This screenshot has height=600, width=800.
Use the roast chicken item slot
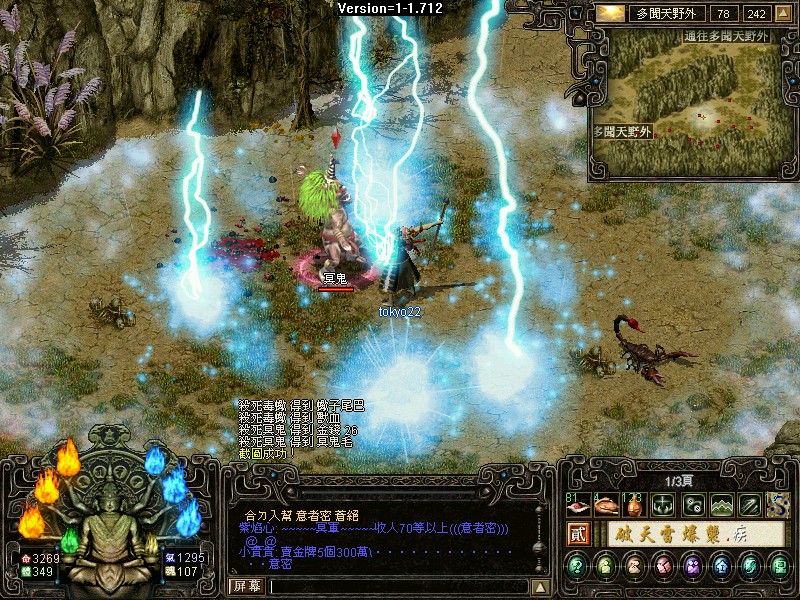point(606,505)
